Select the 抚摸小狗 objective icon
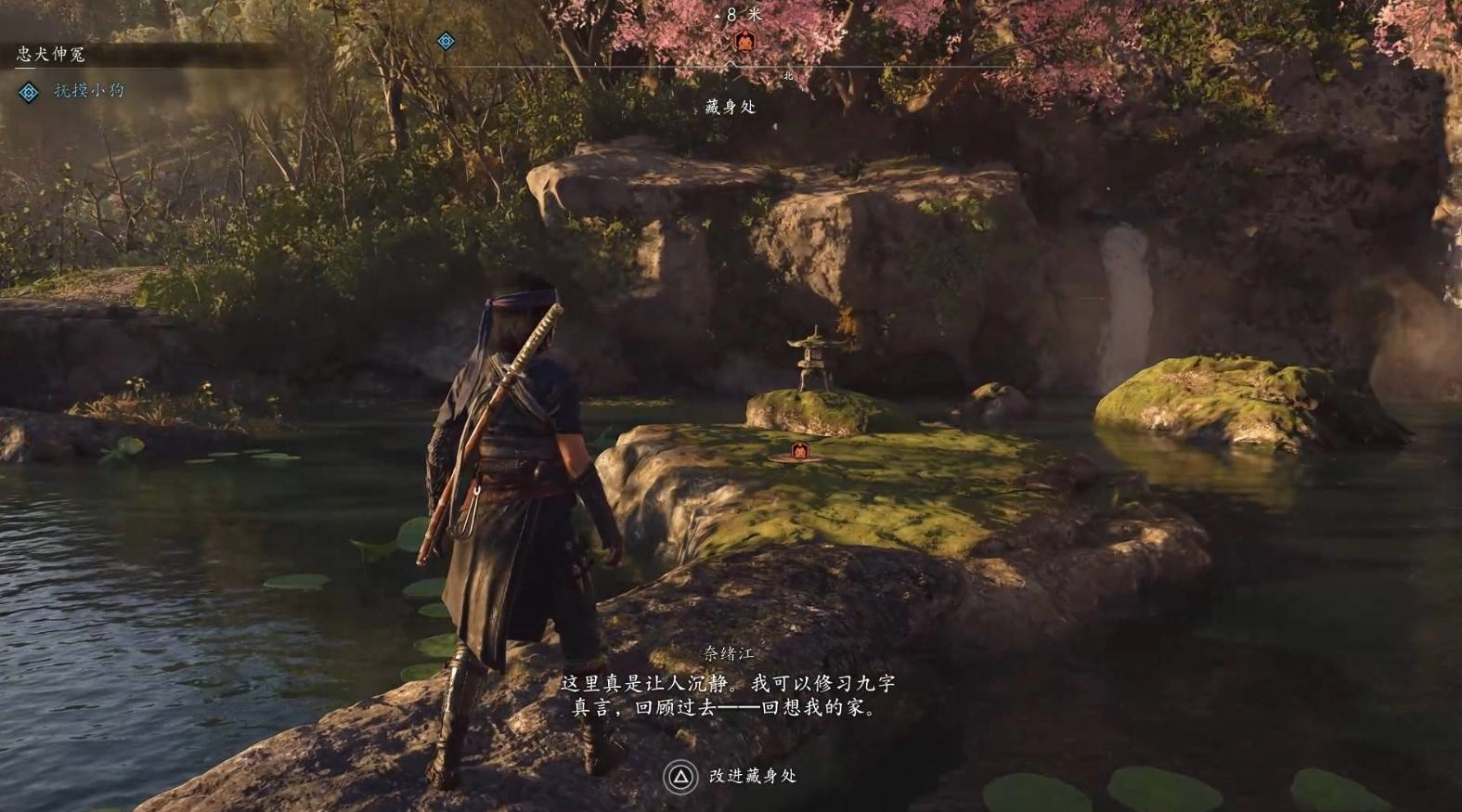The width and height of the screenshot is (1462, 812). tap(29, 91)
